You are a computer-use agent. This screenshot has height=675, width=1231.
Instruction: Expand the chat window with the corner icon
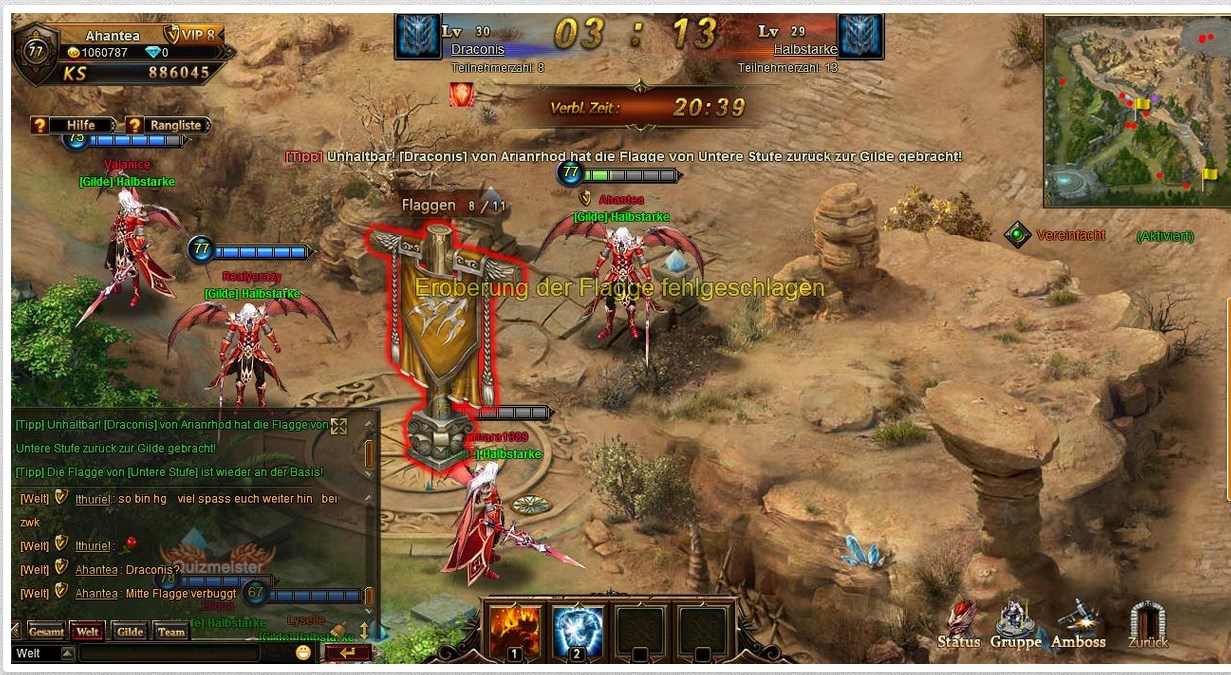339,426
